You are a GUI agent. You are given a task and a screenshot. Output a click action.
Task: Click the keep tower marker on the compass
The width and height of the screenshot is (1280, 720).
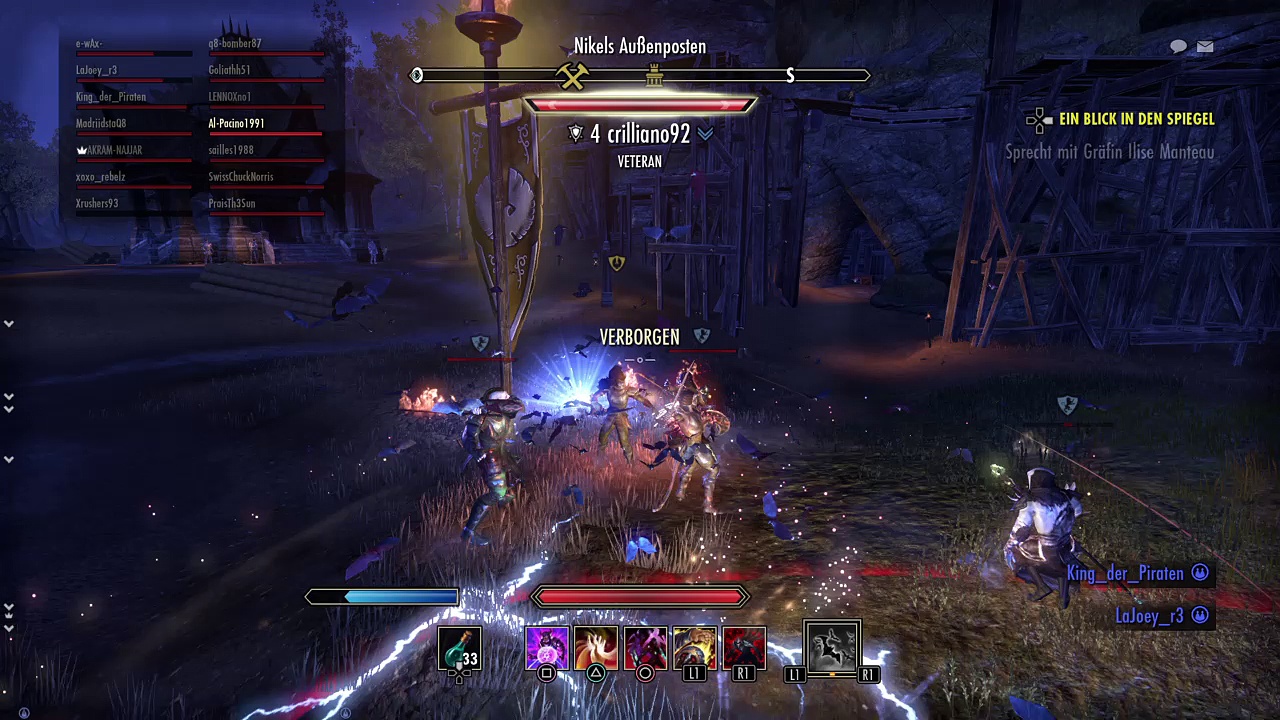pos(655,75)
